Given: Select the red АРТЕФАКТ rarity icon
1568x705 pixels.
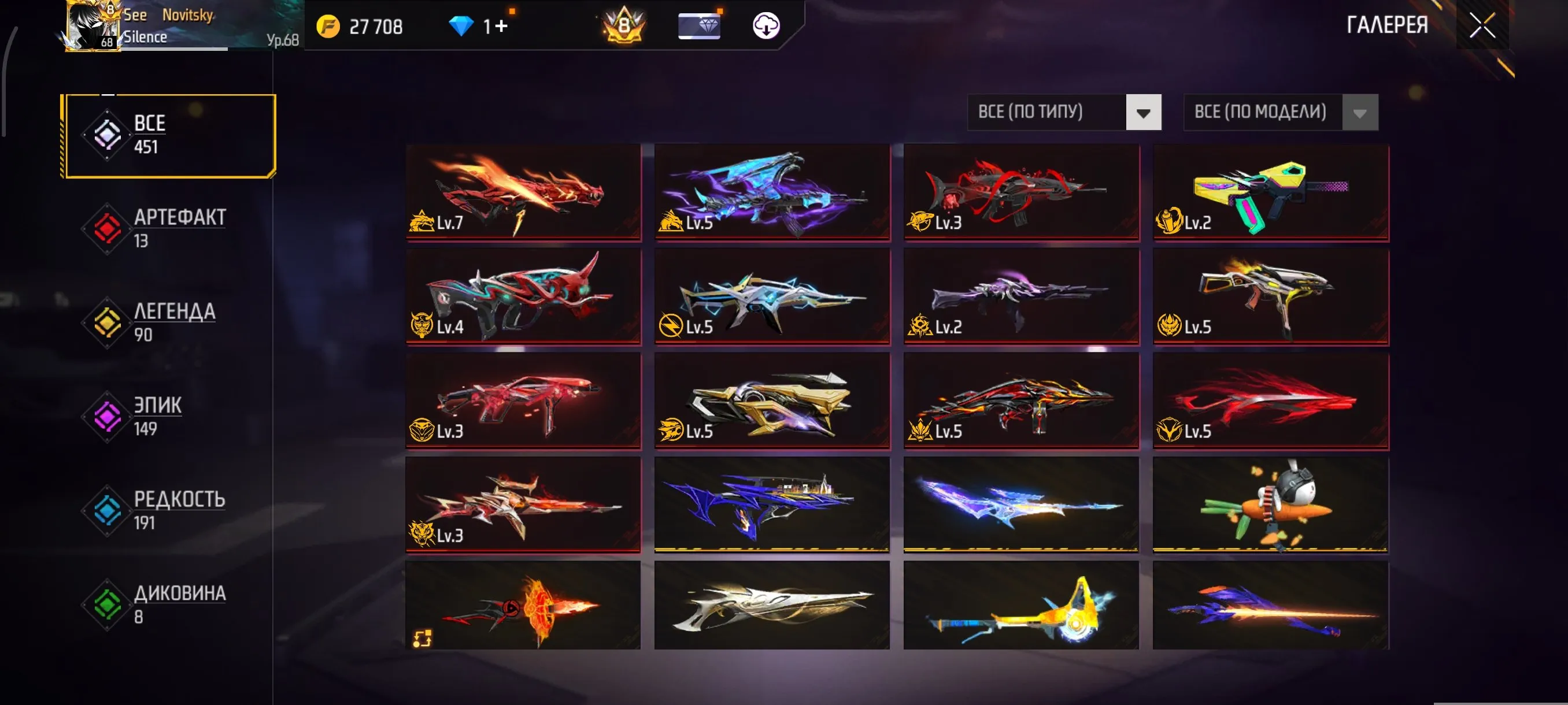Looking at the screenshot, I should coord(106,228).
